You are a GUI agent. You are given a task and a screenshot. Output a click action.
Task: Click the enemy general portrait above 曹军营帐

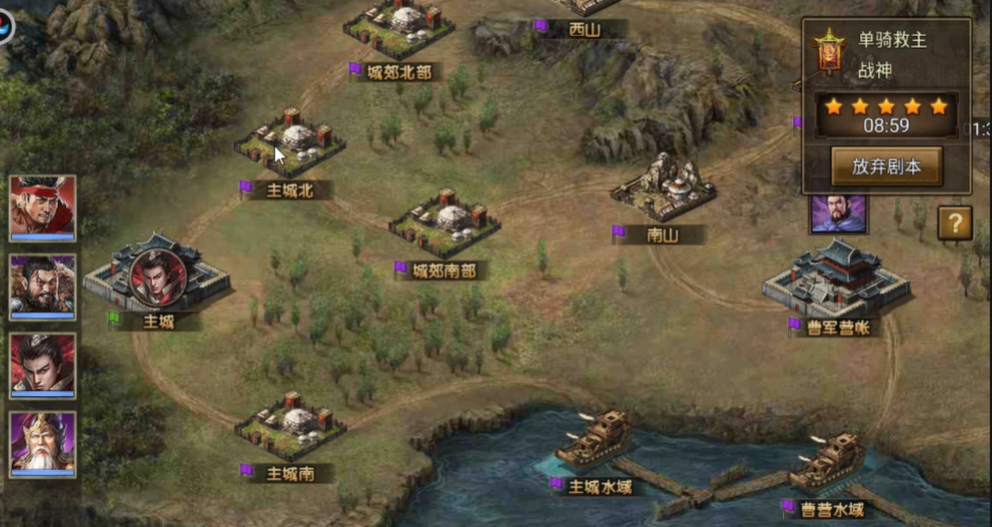(838, 213)
